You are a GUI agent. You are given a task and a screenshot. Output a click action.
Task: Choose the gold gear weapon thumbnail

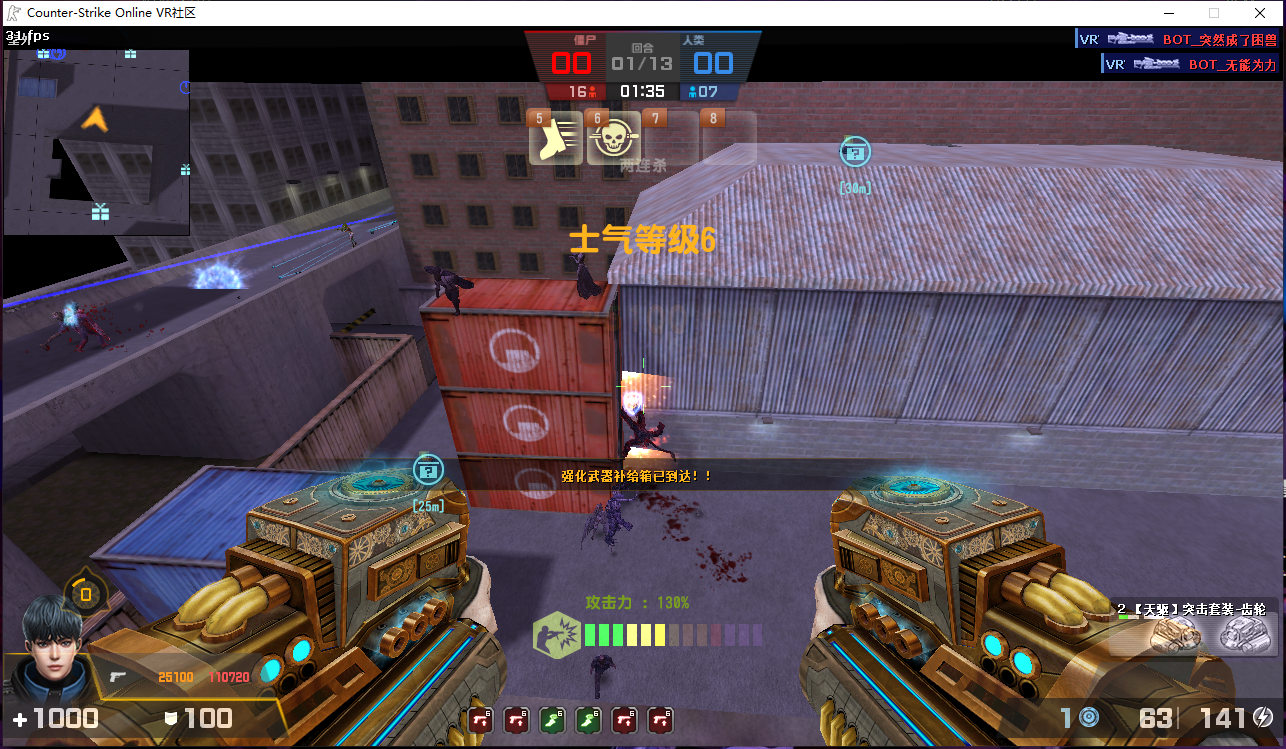pyautogui.click(x=1175, y=633)
